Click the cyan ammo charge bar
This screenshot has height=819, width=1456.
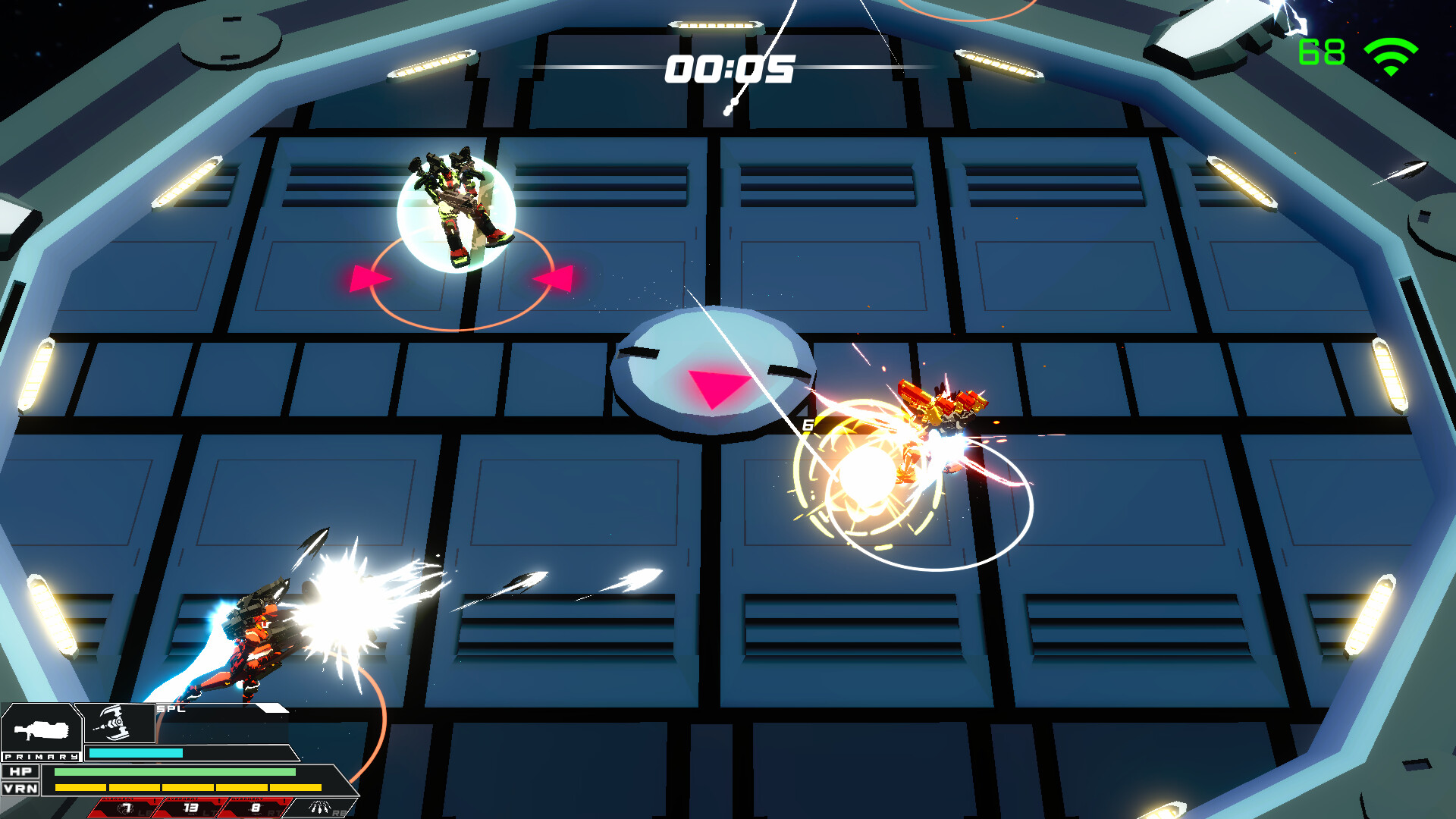click(x=136, y=753)
